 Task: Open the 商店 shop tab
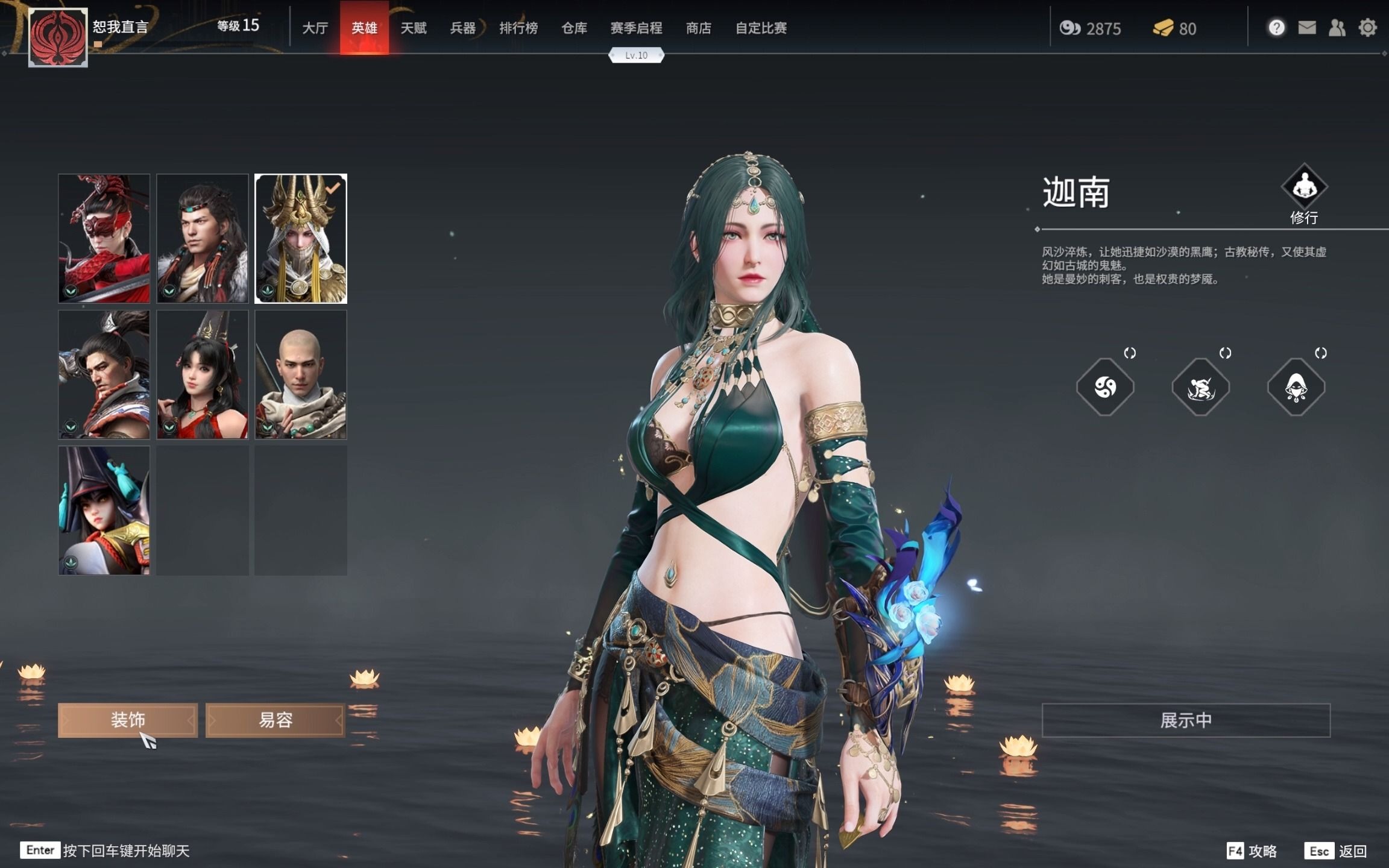click(698, 28)
